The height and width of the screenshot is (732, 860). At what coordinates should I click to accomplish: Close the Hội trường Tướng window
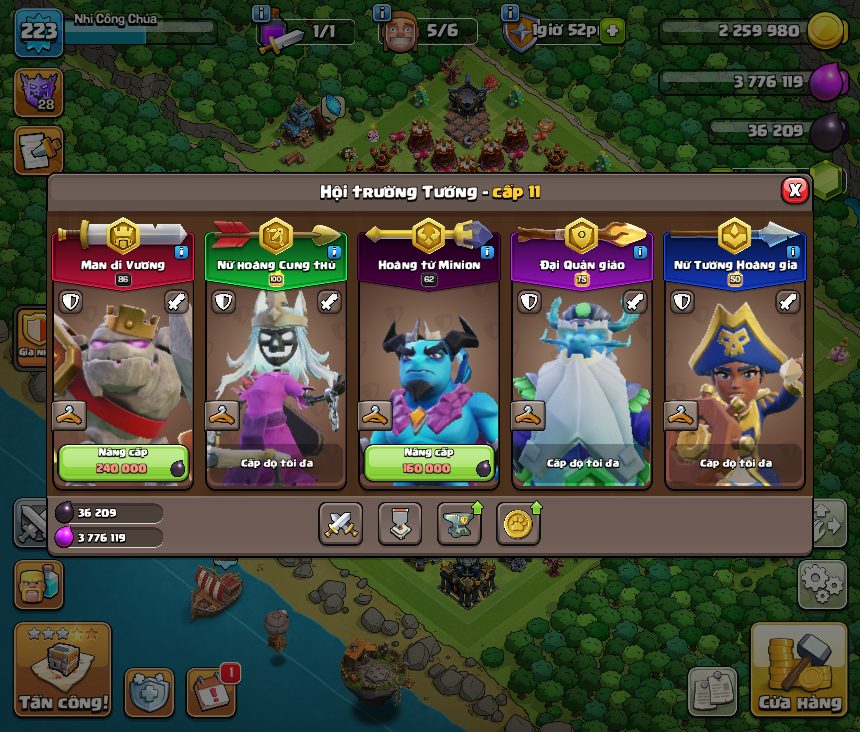pyautogui.click(x=794, y=190)
